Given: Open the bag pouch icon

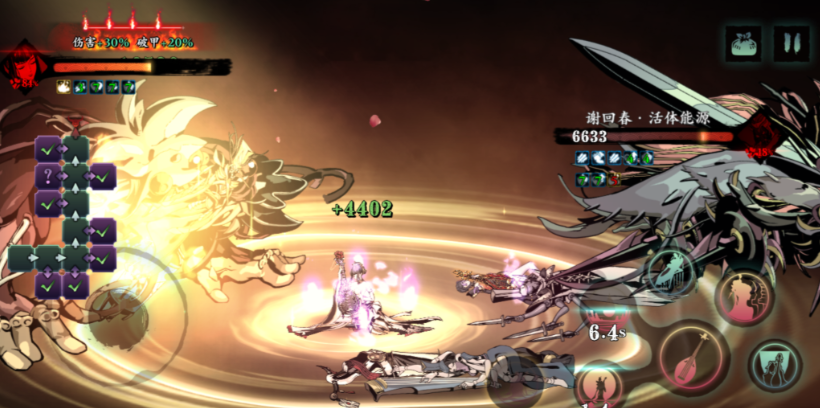Looking at the screenshot, I should [x=742, y=43].
